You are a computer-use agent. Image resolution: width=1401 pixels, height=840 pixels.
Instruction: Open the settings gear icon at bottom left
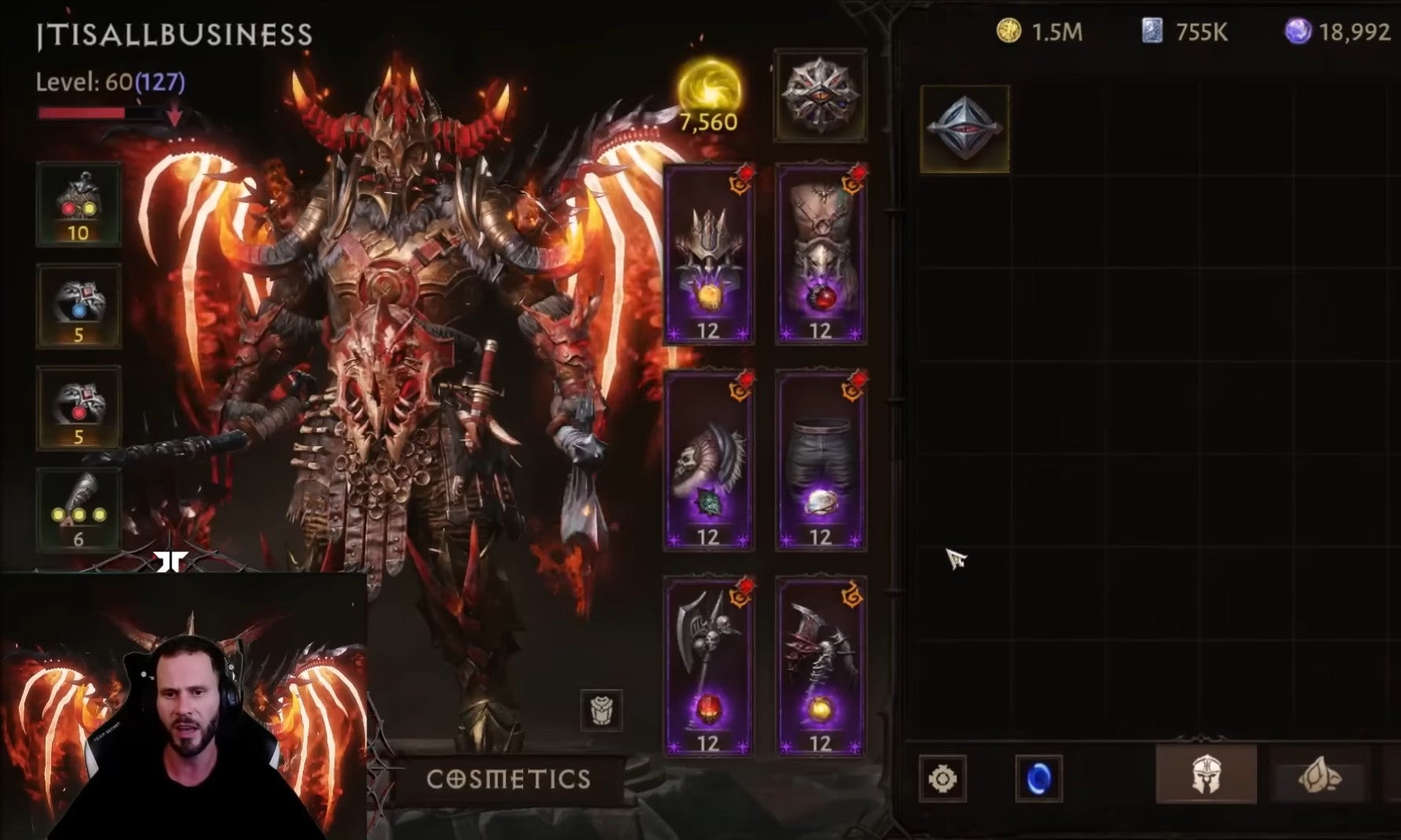[943, 779]
